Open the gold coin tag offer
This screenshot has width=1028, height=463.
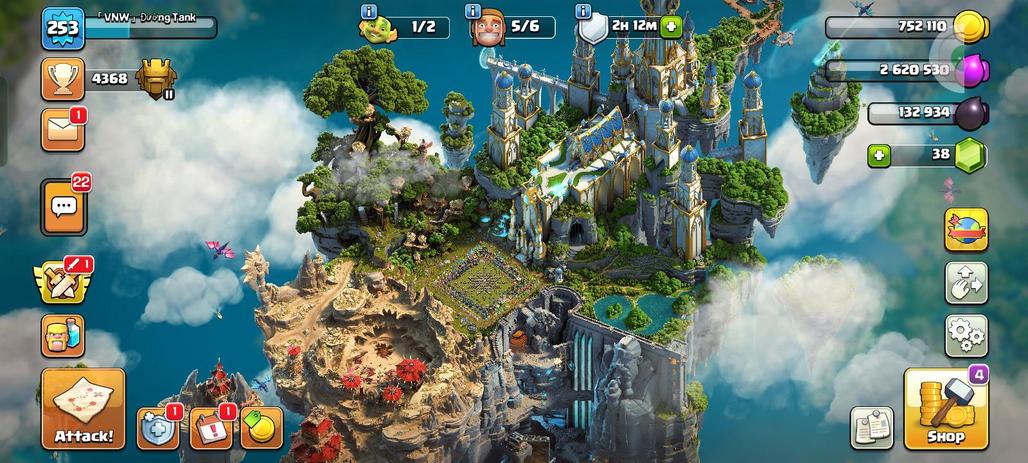pos(261,429)
